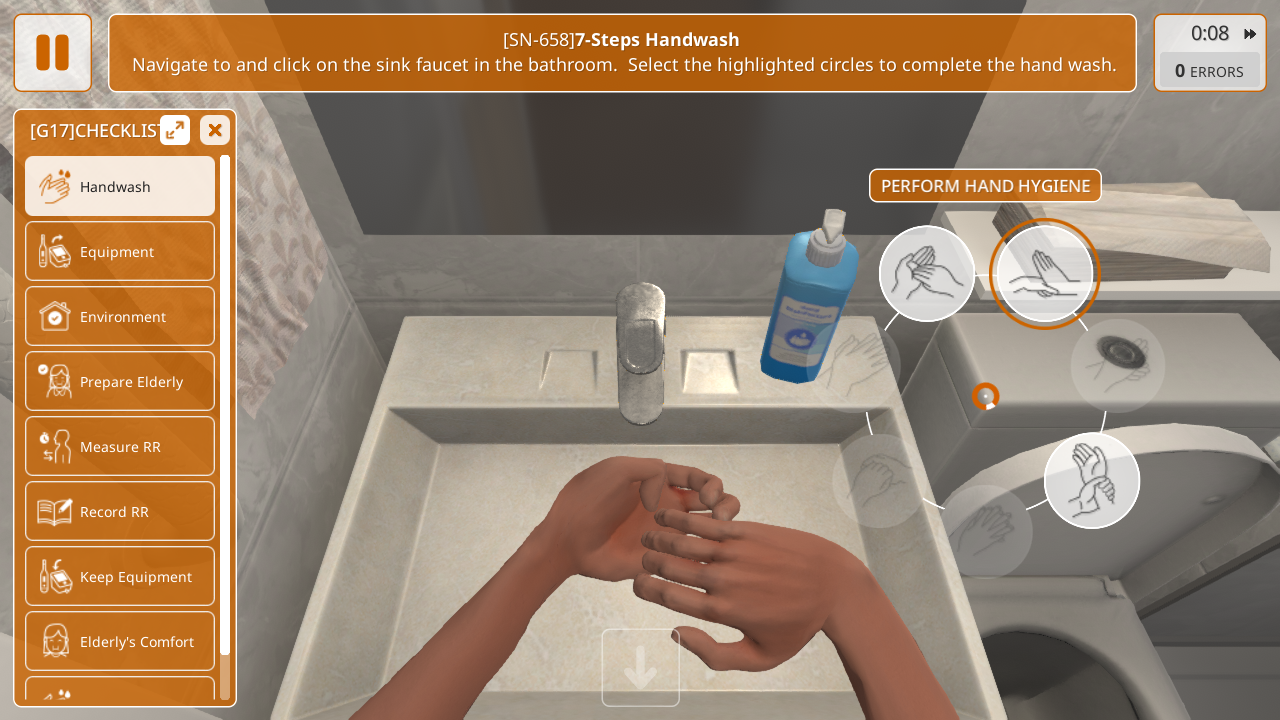Select the Prepare Elderly checklist step
This screenshot has height=720, width=1280.
120,381
